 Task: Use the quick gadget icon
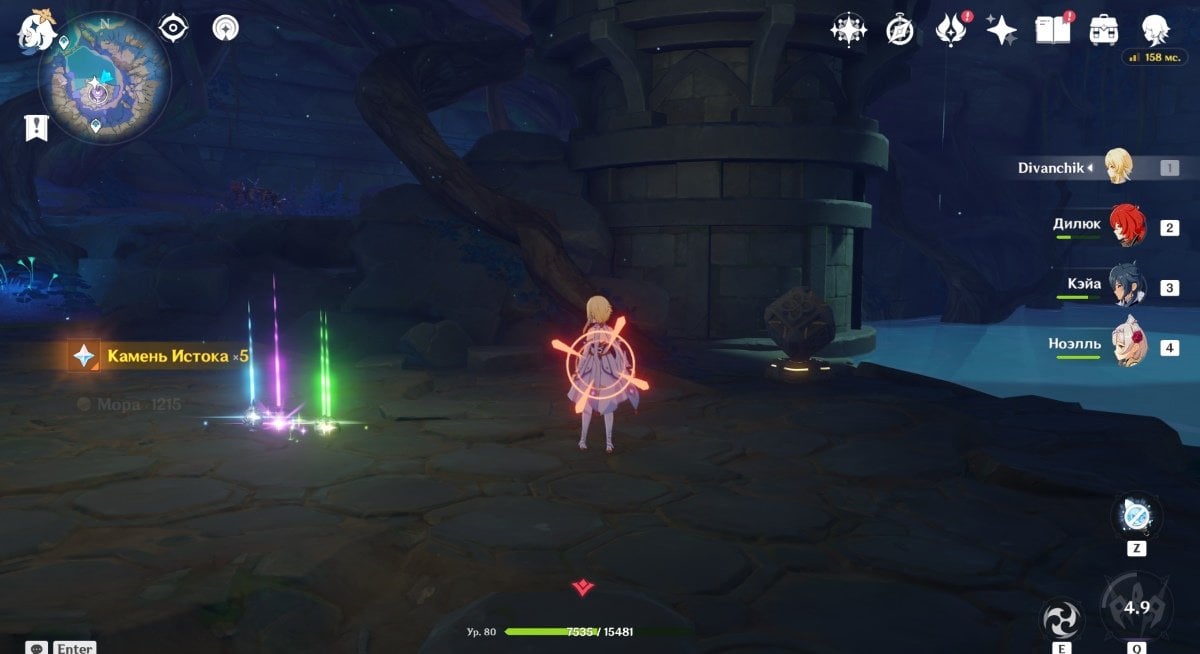(x=1137, y=516)
